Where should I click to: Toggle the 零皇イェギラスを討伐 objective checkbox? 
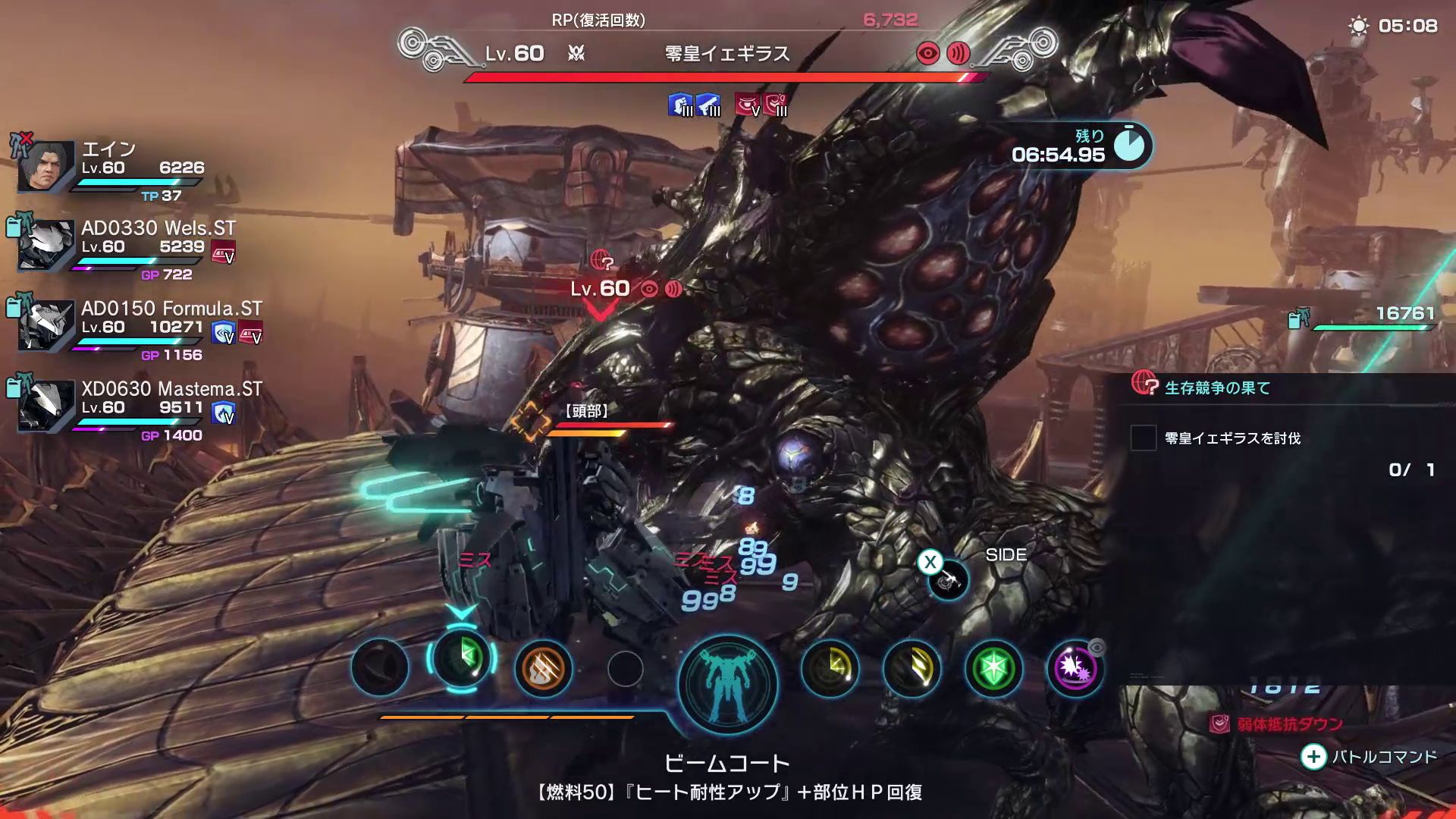click(x=1144, y=438)
